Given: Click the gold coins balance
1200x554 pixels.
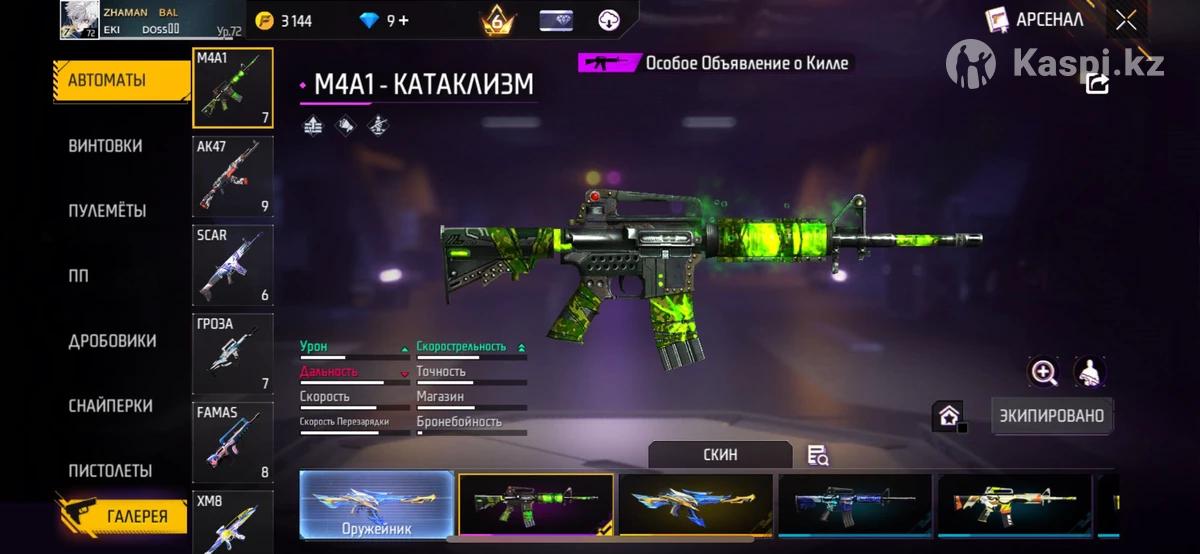Looking at the screenshot, I should tap(284, 20).
